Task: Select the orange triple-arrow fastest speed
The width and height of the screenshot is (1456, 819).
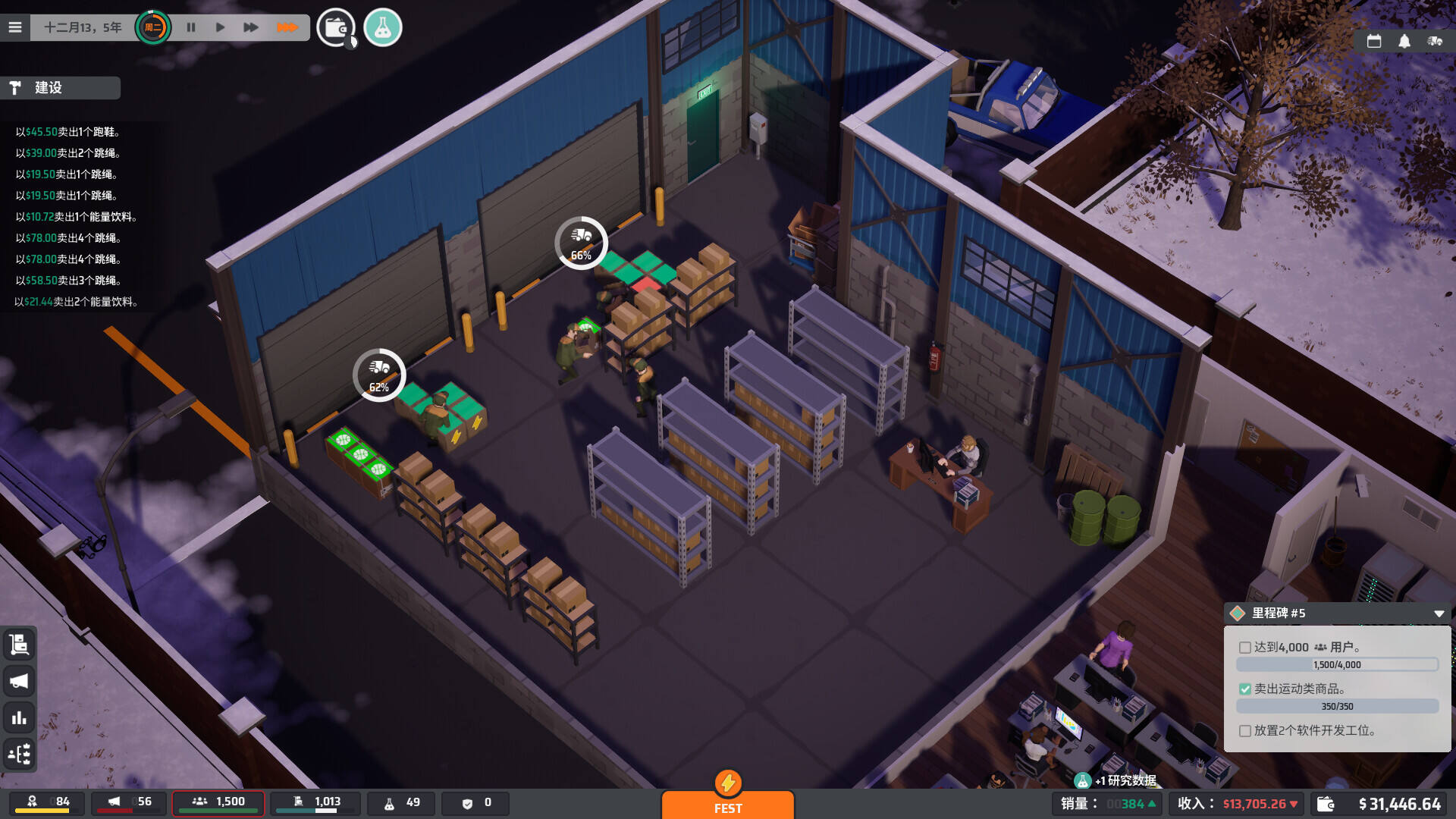Action: 287,28
